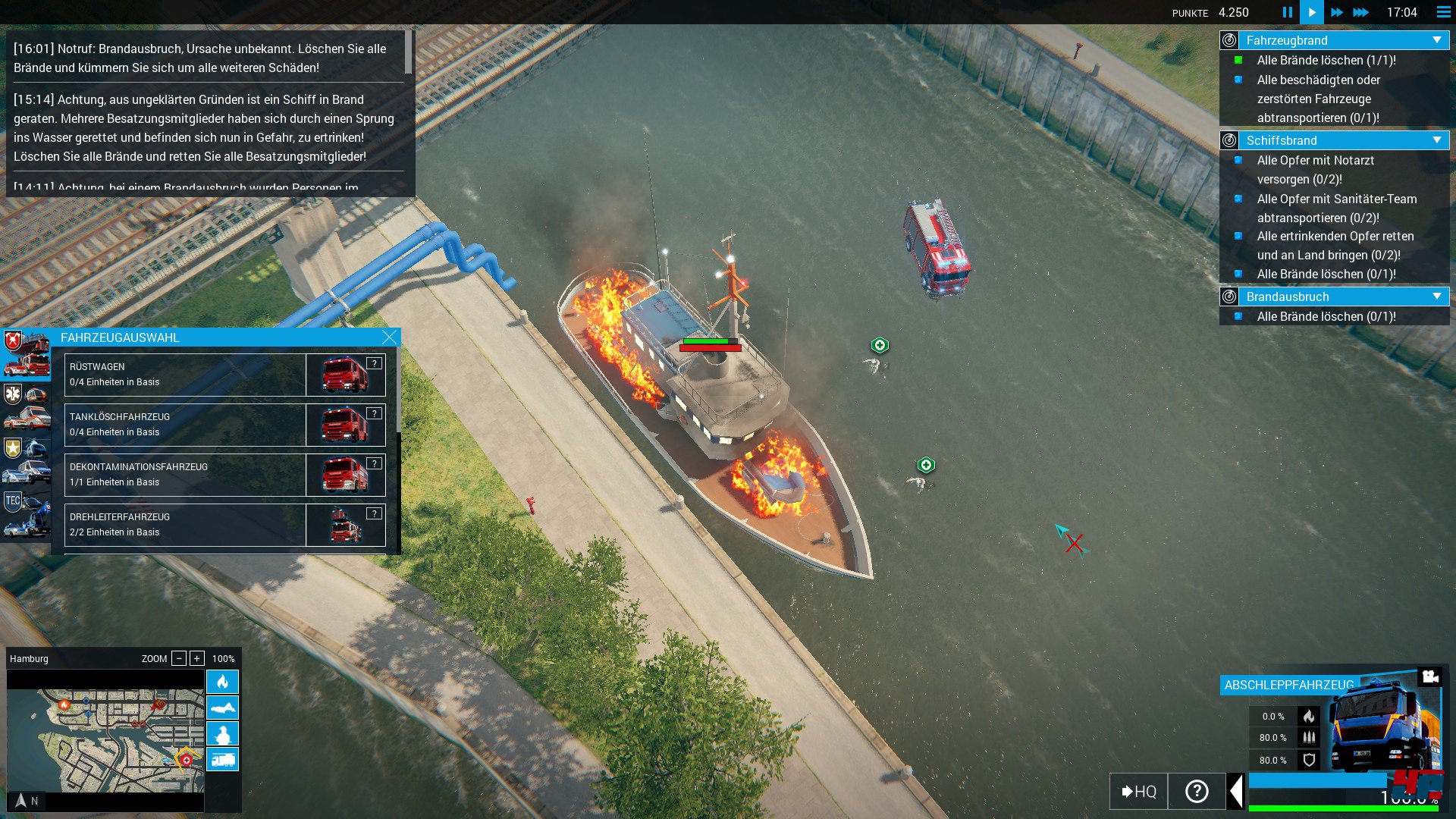Show help for the Rüstwagen
Screen dimensions: 1456x819
click(x=374, y=364)
